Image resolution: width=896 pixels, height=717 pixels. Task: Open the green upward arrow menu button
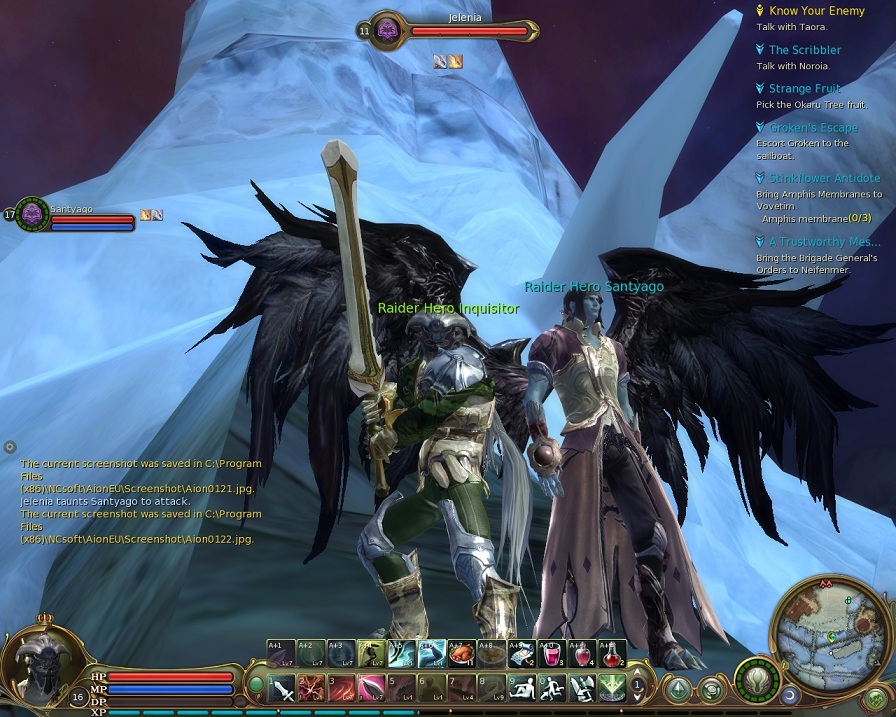679,689
